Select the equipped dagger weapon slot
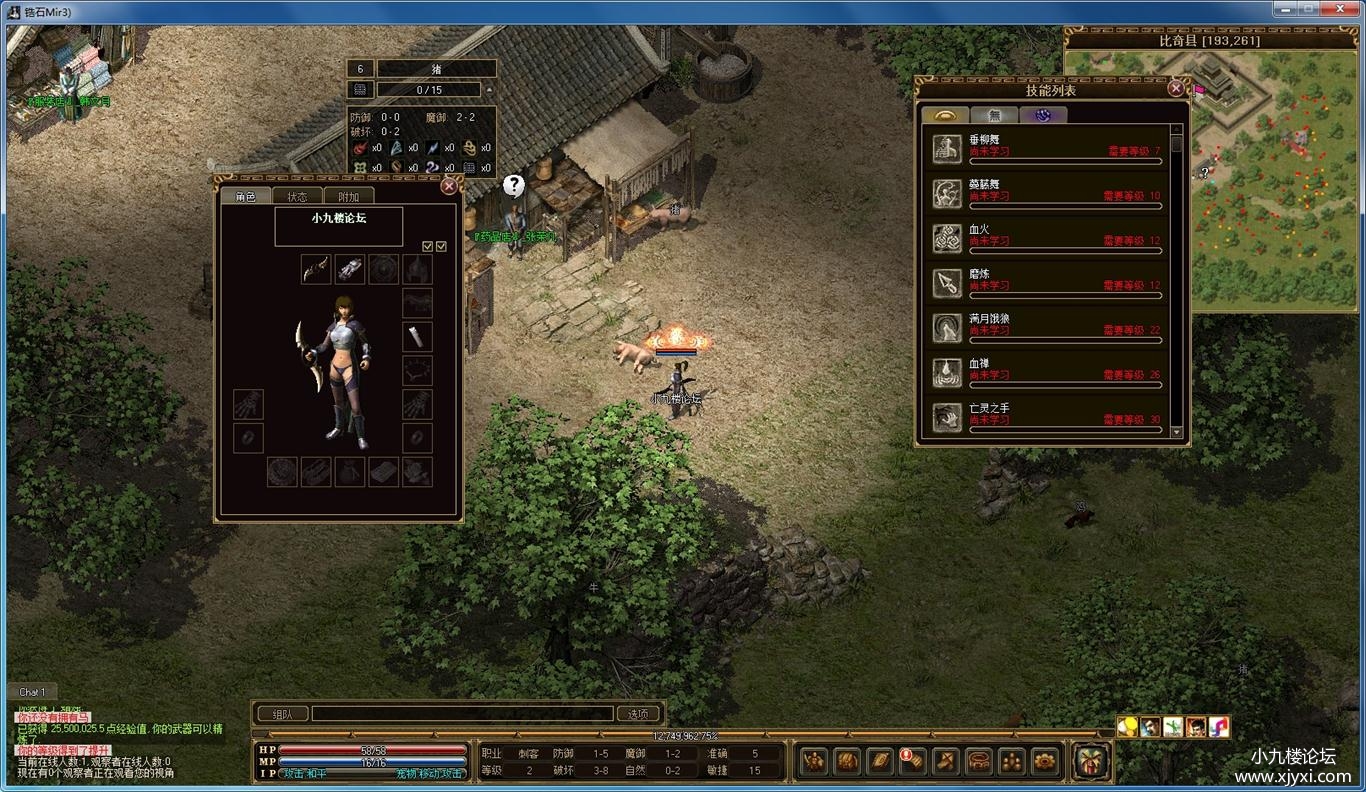1366x792 pixels. (316, 268)
